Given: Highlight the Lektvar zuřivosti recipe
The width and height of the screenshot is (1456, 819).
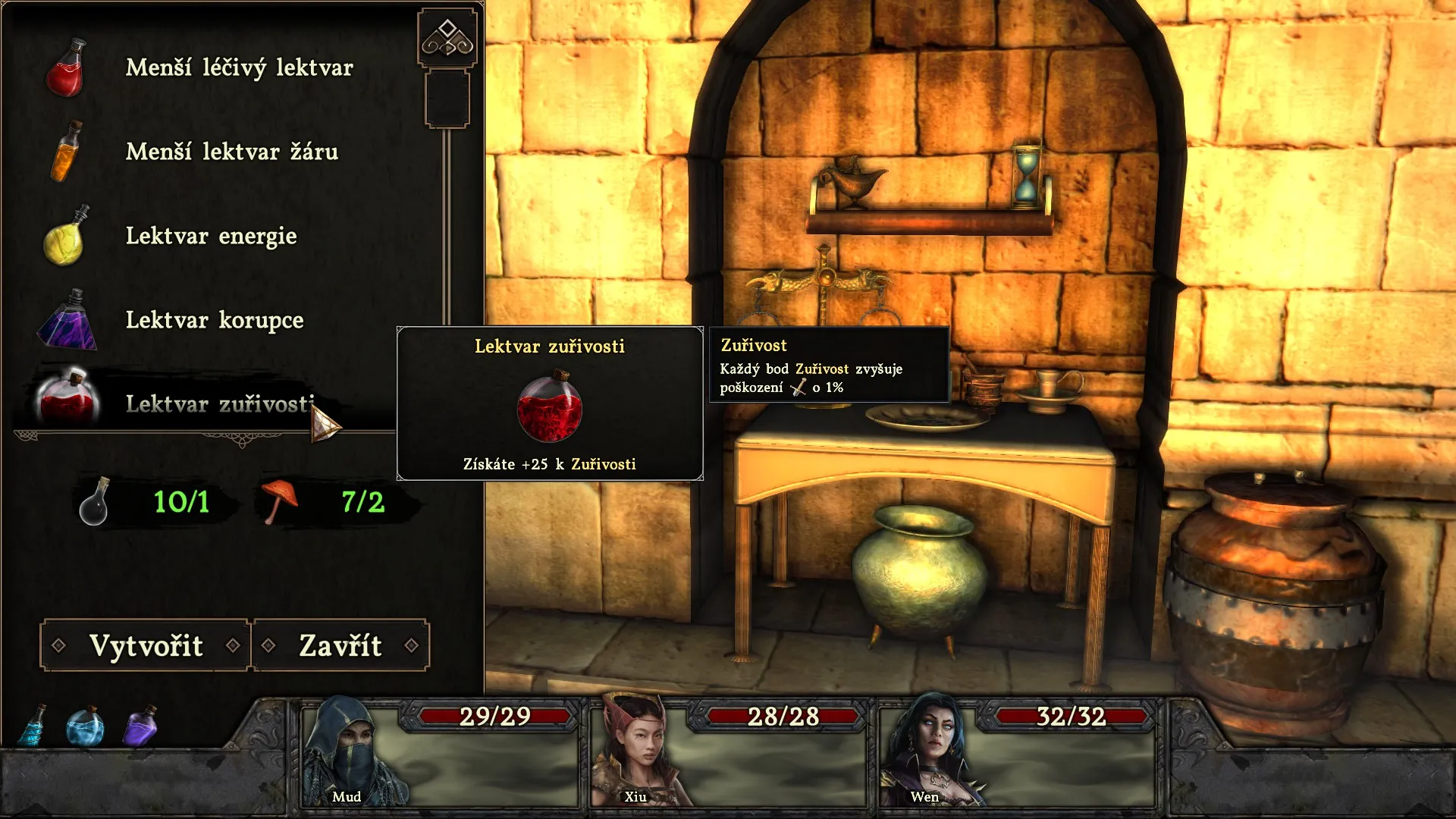Looking at the screenshot, I should (218, 404).
